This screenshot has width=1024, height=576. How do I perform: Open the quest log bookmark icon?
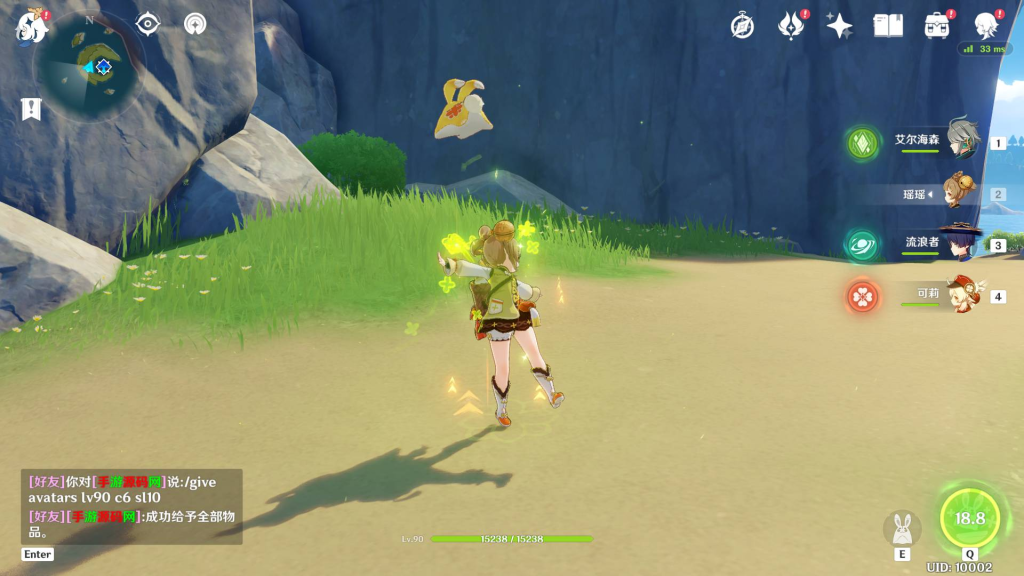pos(31,109)
